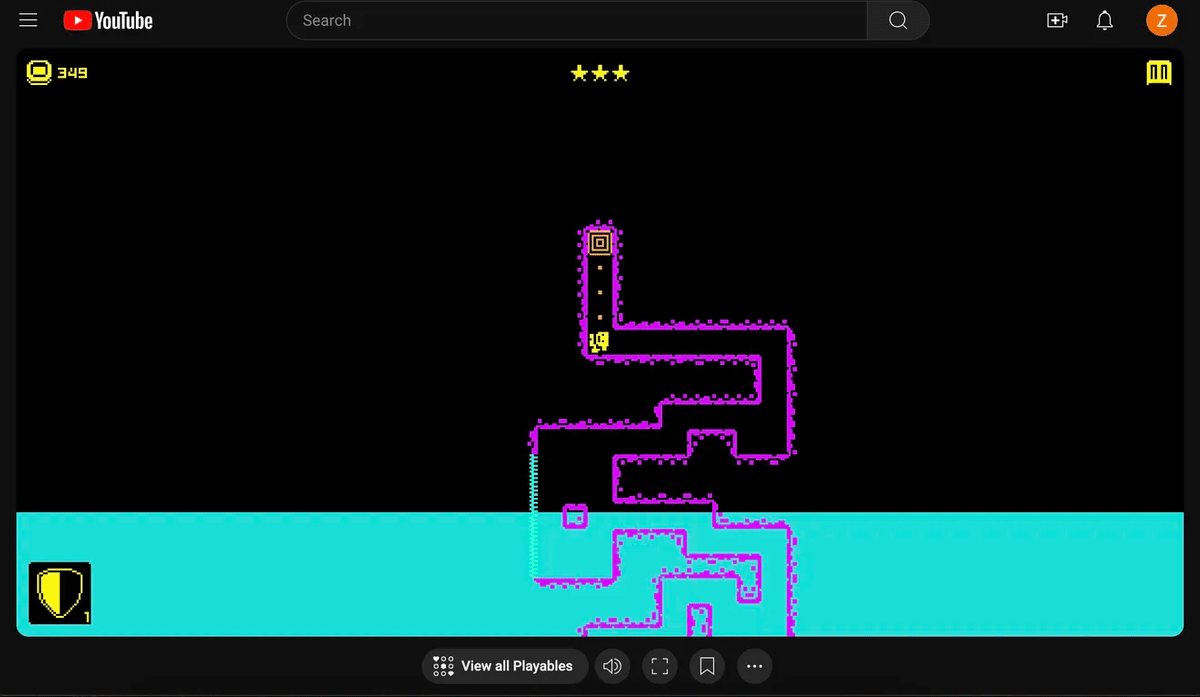Open the more options menu

point(754,666)
